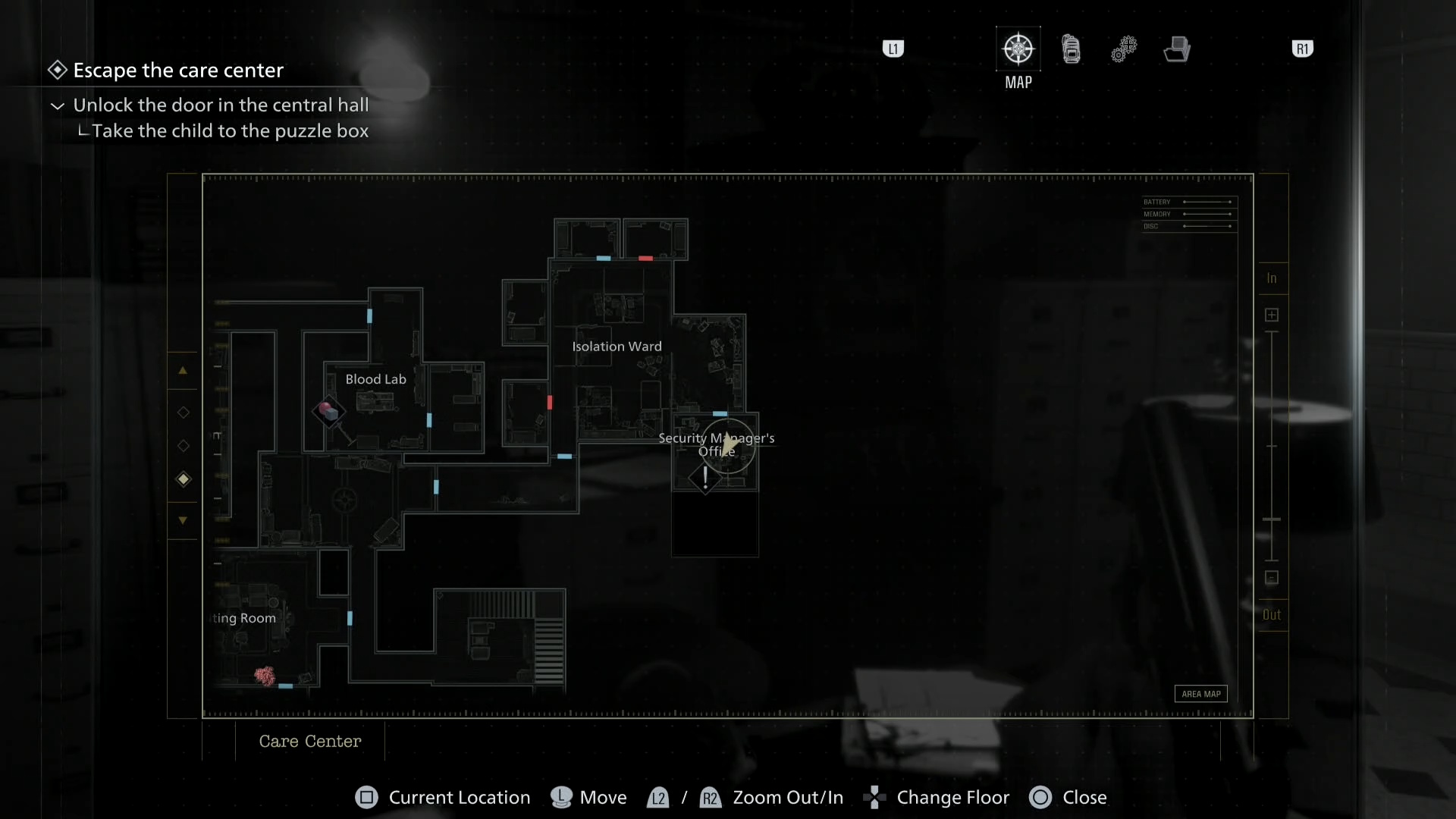Image resolution: width=1456 pixels, height=819 pixels.
Task: Click the minus zoom-out icon below the zoom bar
Action: (x=1272, y=578)
